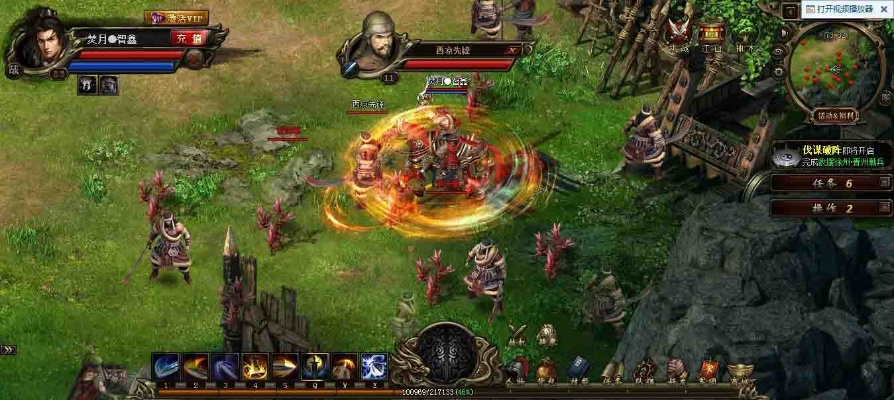Use the blue slash skill in slot 1

[166, 367]
